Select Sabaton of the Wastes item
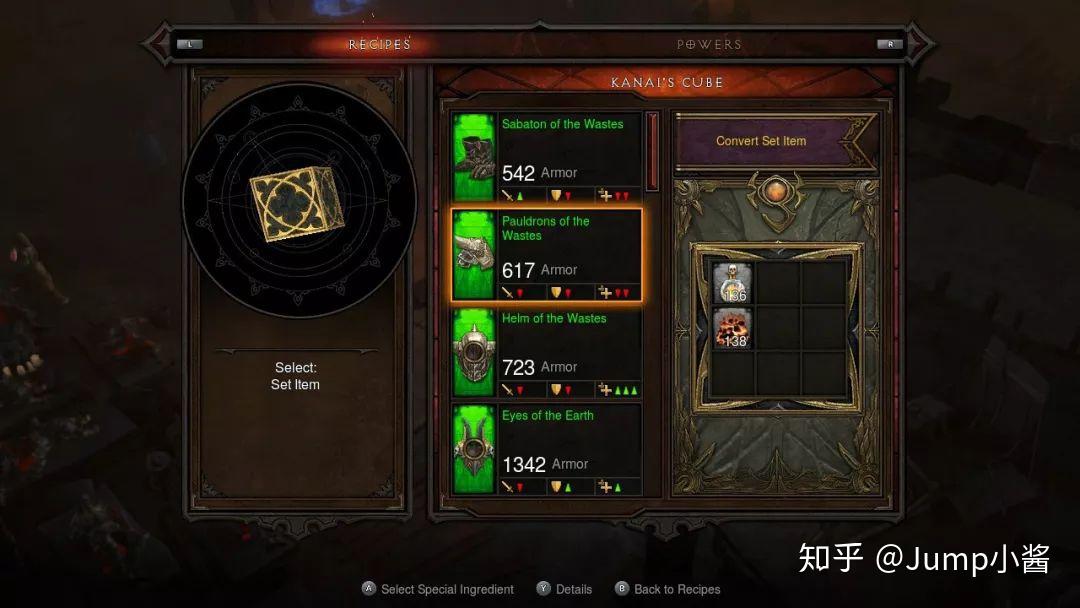Screen dimensions: 1080x608 [546, 157]
